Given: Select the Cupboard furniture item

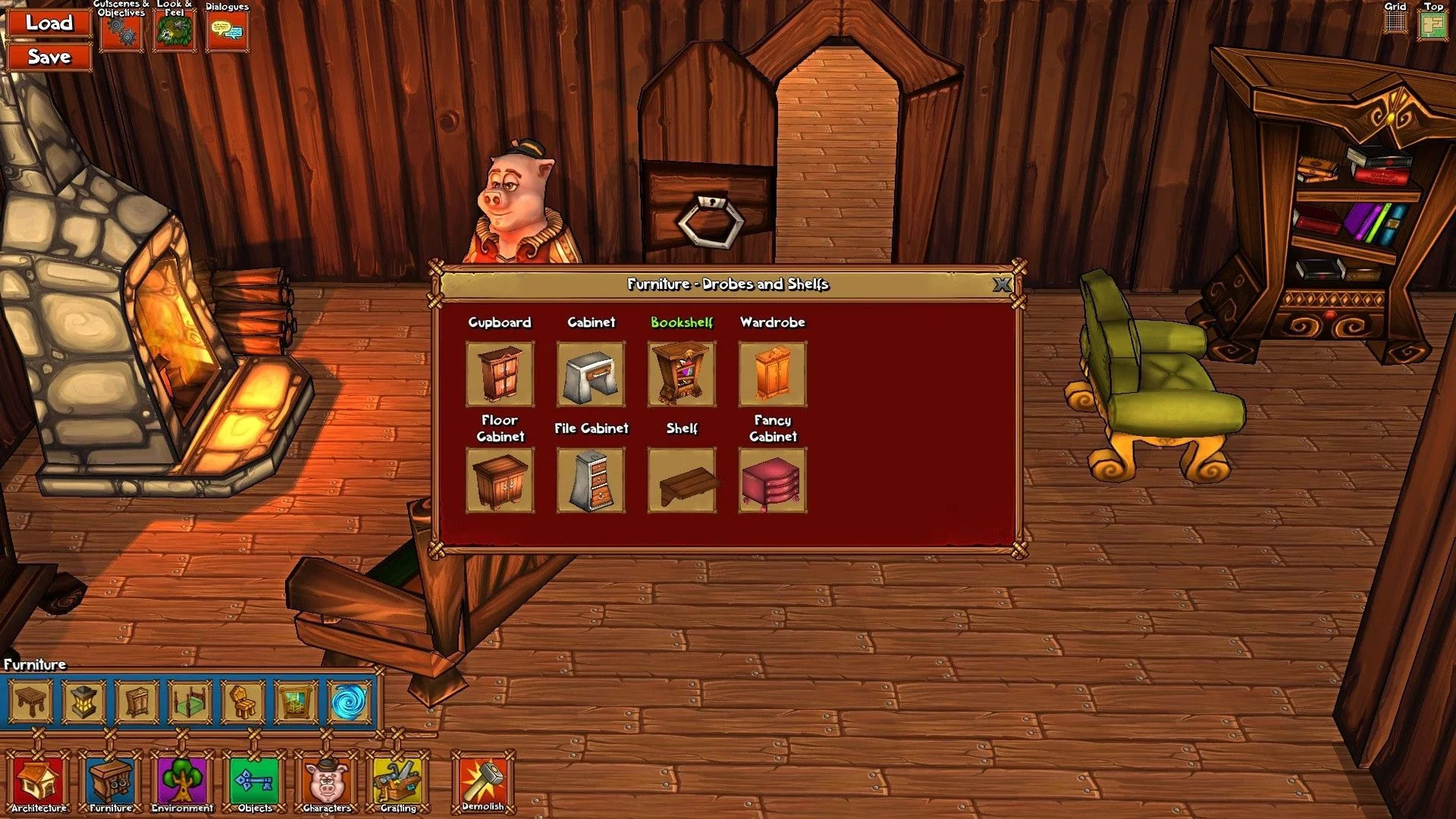Looking at the screenshot, I should 500,374.
